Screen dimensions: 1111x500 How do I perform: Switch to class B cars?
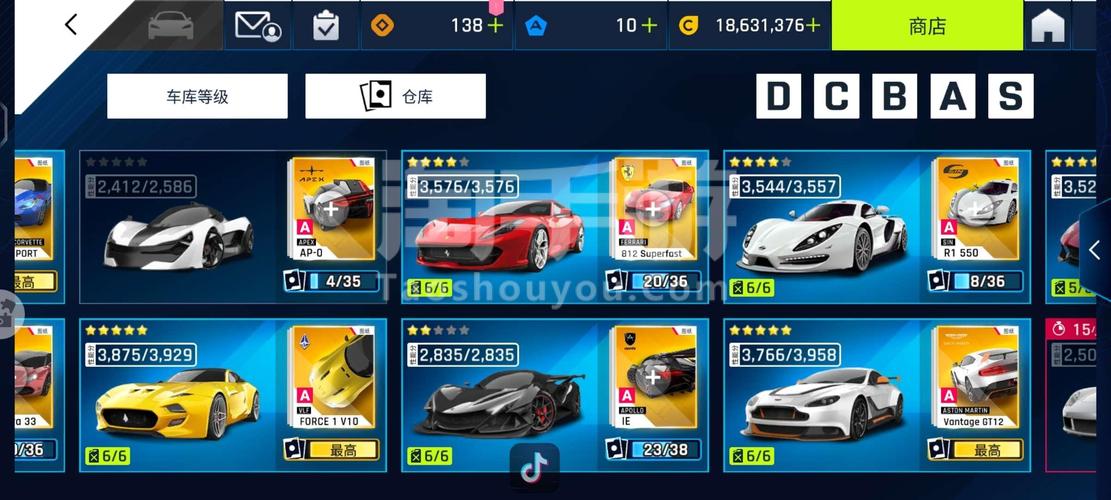[x=894, y=96]
